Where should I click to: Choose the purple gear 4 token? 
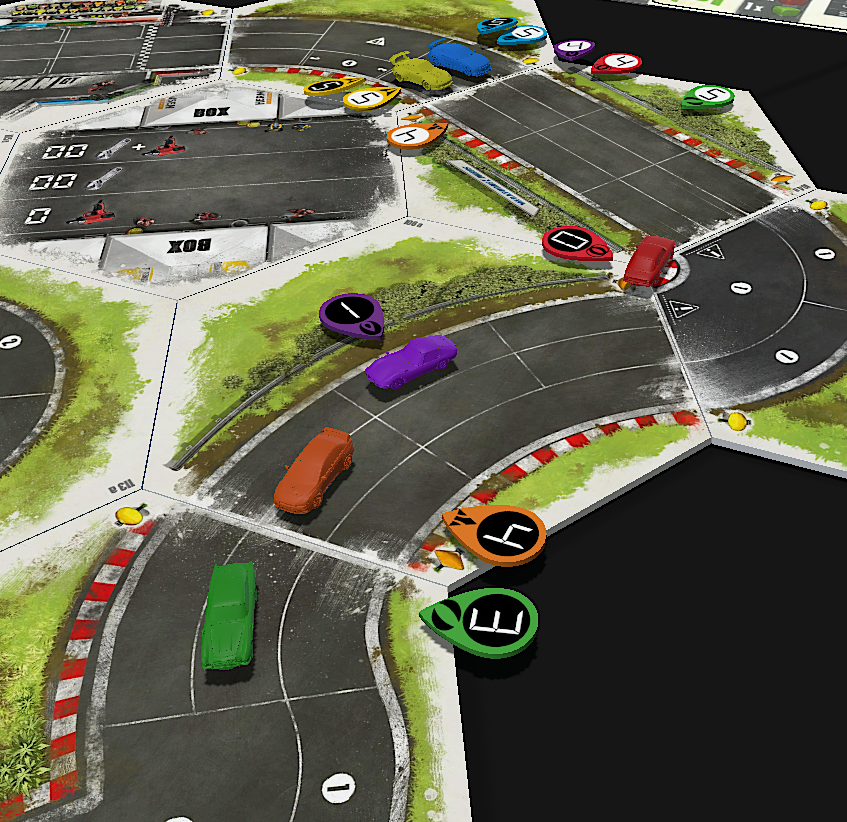(574, 48)
